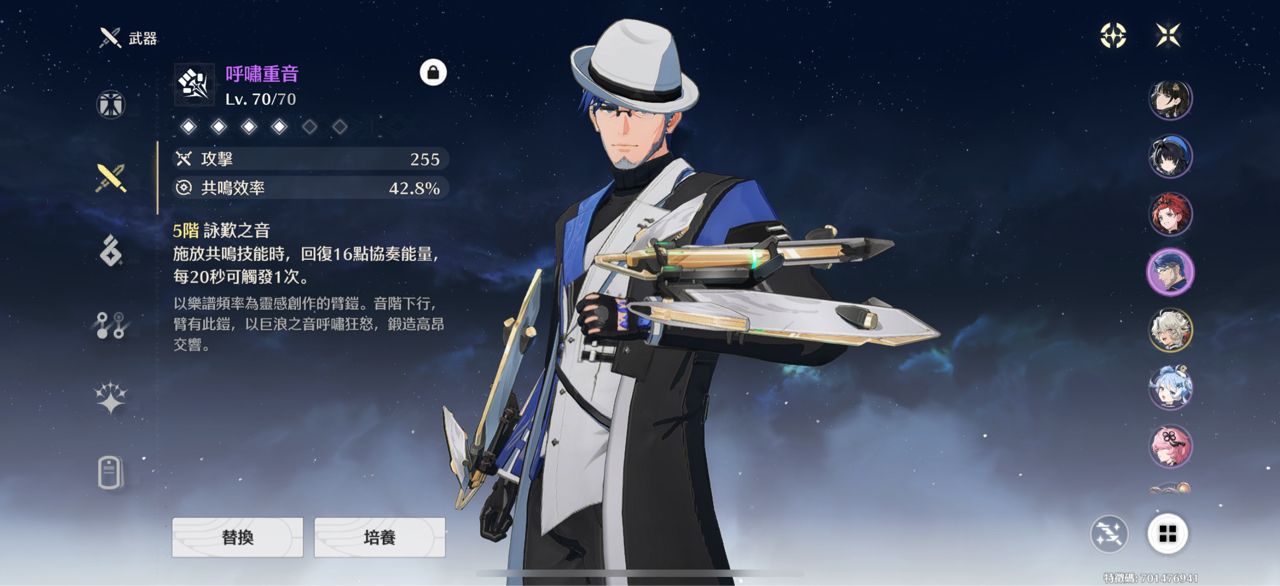This screenshot has height=586, width=1280.
Task: Click the 替換 (replace weapon) button
Action: click(x=237, y=537)
